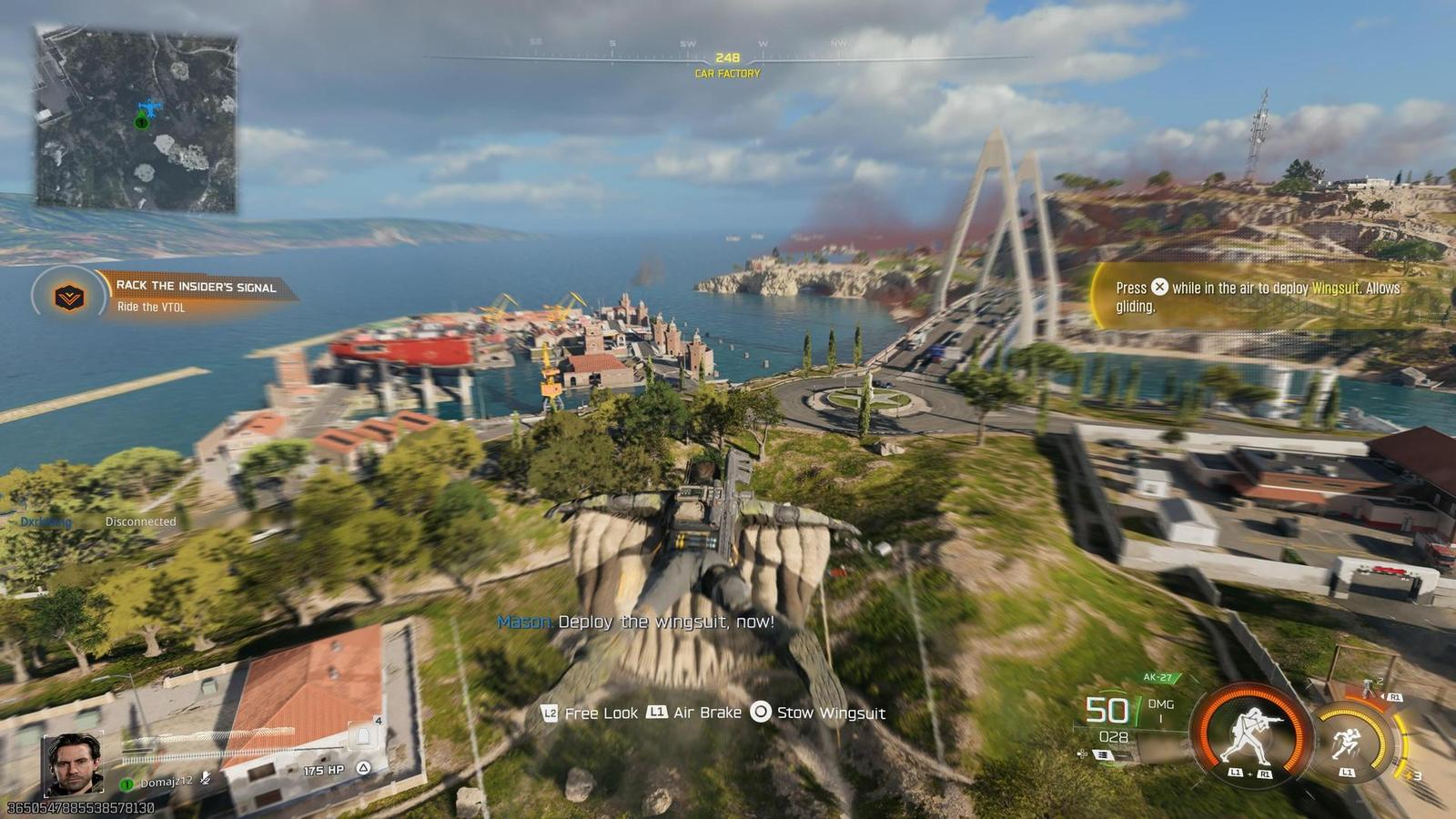Select the AK-27 weapon label
Viewport: 1456px width, 819px height.
click(1159, 678)
